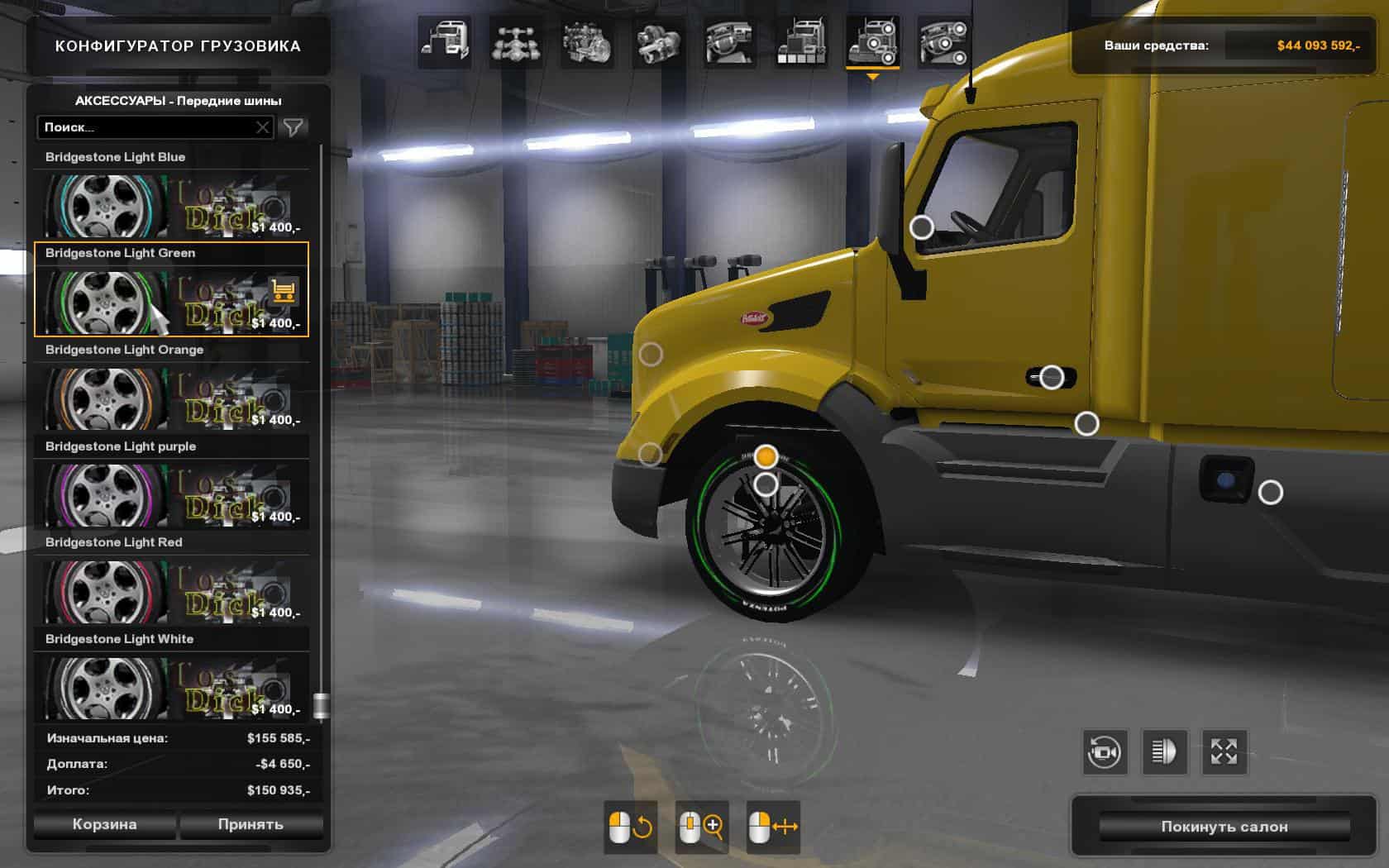Image resolution: width=1389 pixels, height=868 pixels.
Task: Pick the Bridgestone Light purple tires
Action: tap(171, 494)
